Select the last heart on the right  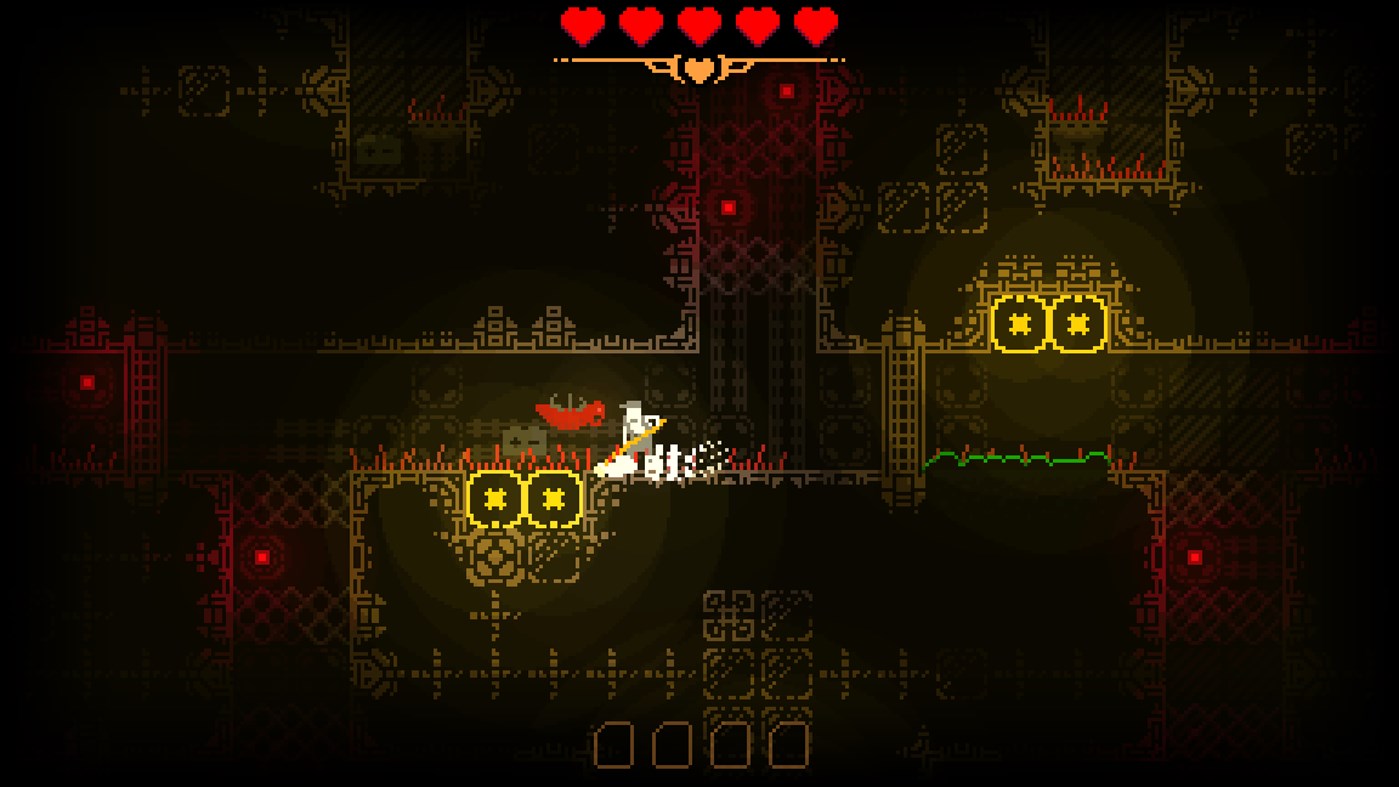pyautogui.click(x=815, y=26)
